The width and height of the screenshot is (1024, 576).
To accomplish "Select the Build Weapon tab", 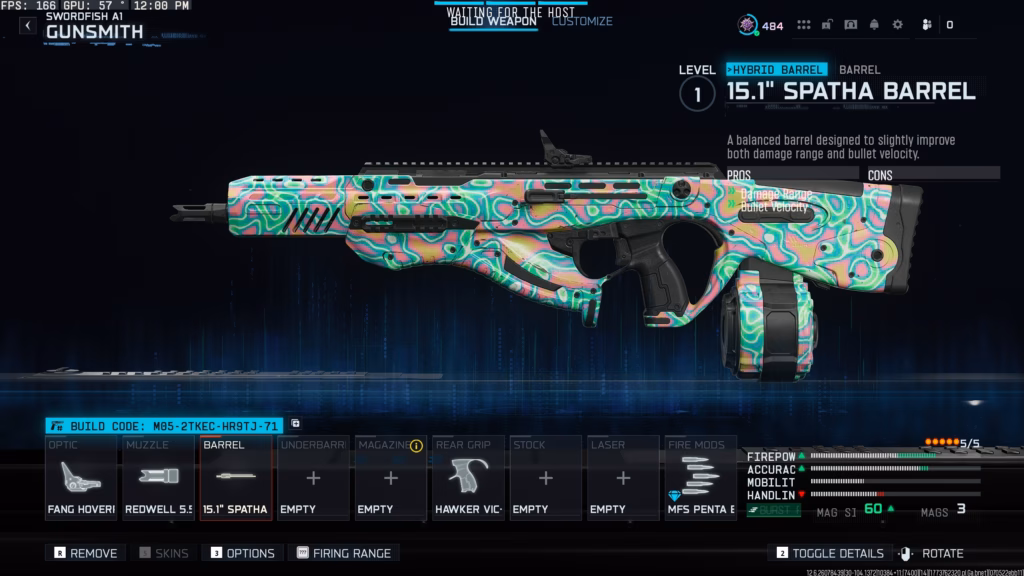I will click(x=493, y=21).
